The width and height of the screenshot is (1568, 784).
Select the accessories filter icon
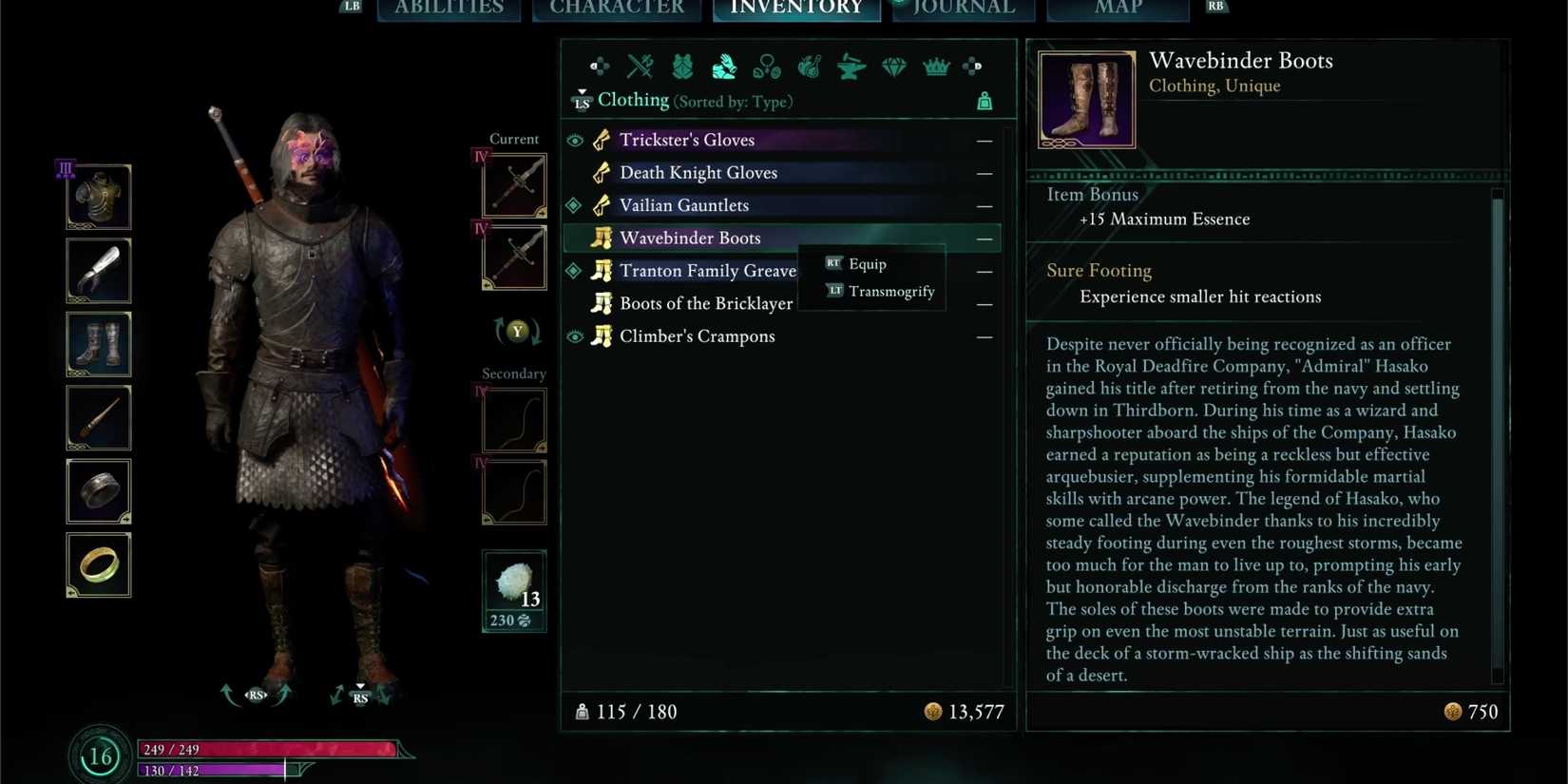tap(766, 67)
